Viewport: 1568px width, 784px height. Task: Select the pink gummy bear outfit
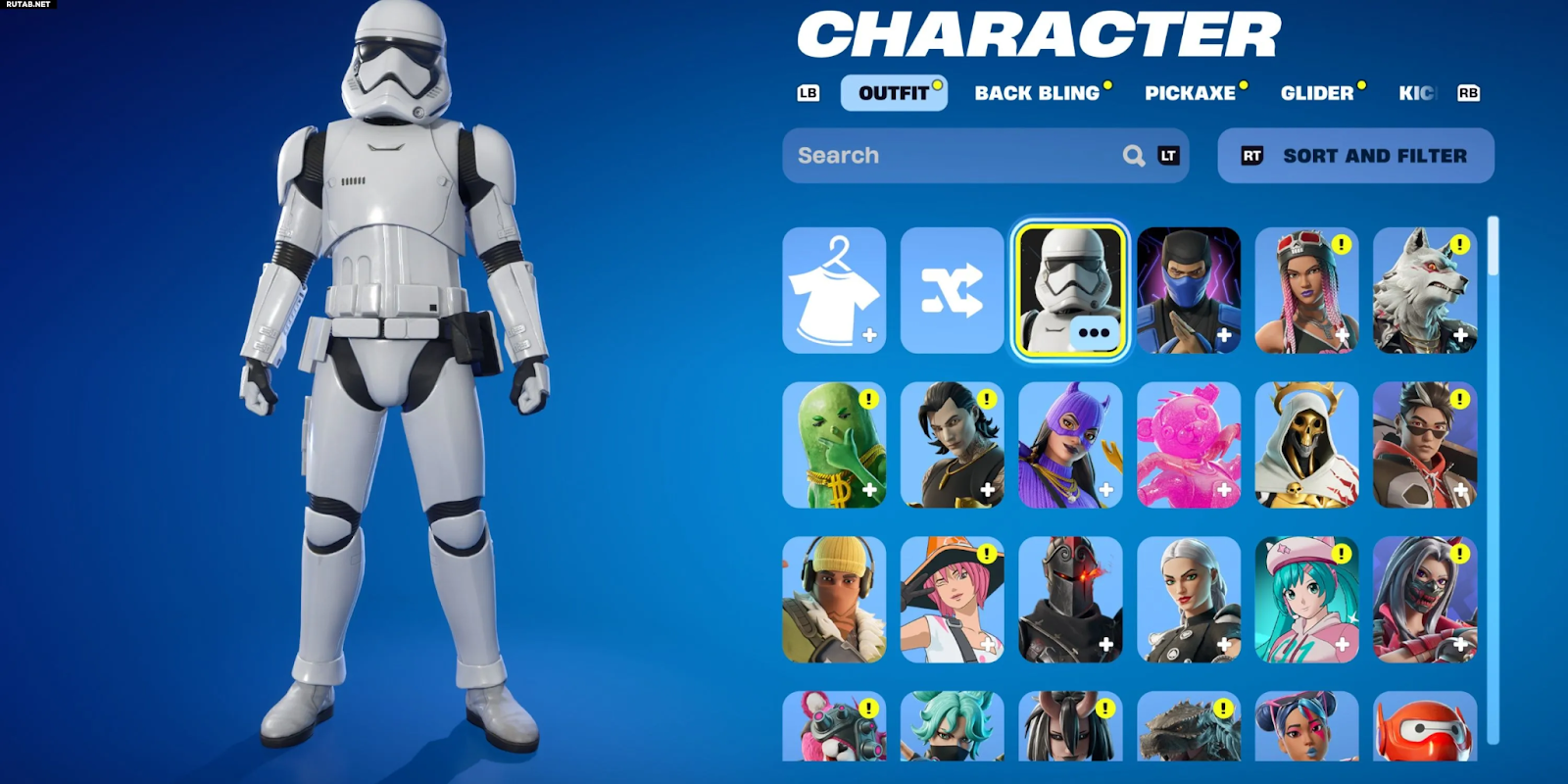(x=1188, y=445)
